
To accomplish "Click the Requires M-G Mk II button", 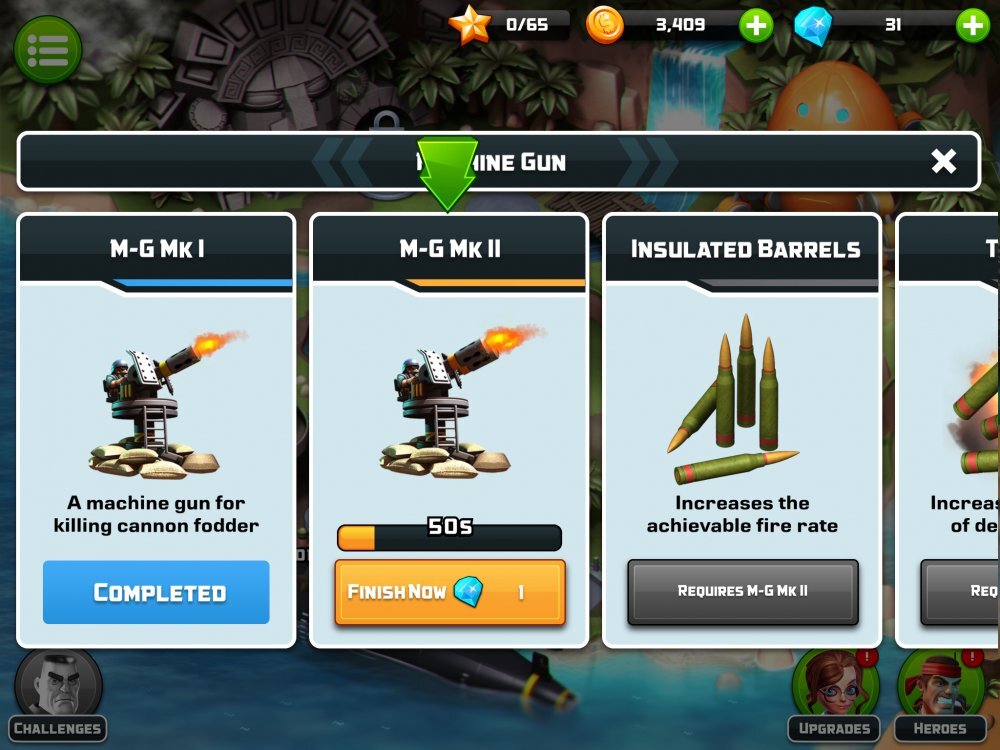I will (743, 592).
